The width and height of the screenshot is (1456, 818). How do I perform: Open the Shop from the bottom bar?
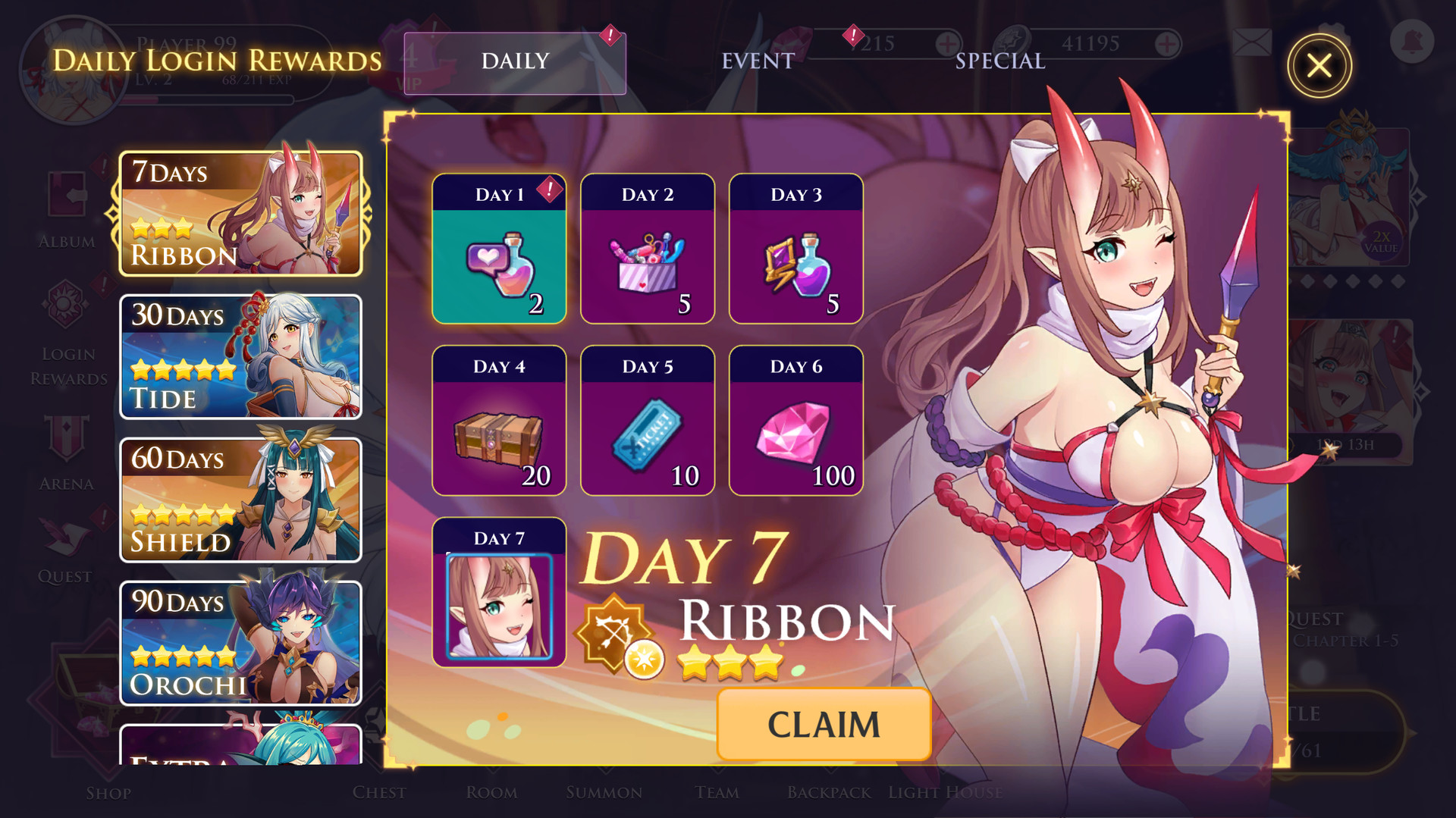tap(108, 792)
